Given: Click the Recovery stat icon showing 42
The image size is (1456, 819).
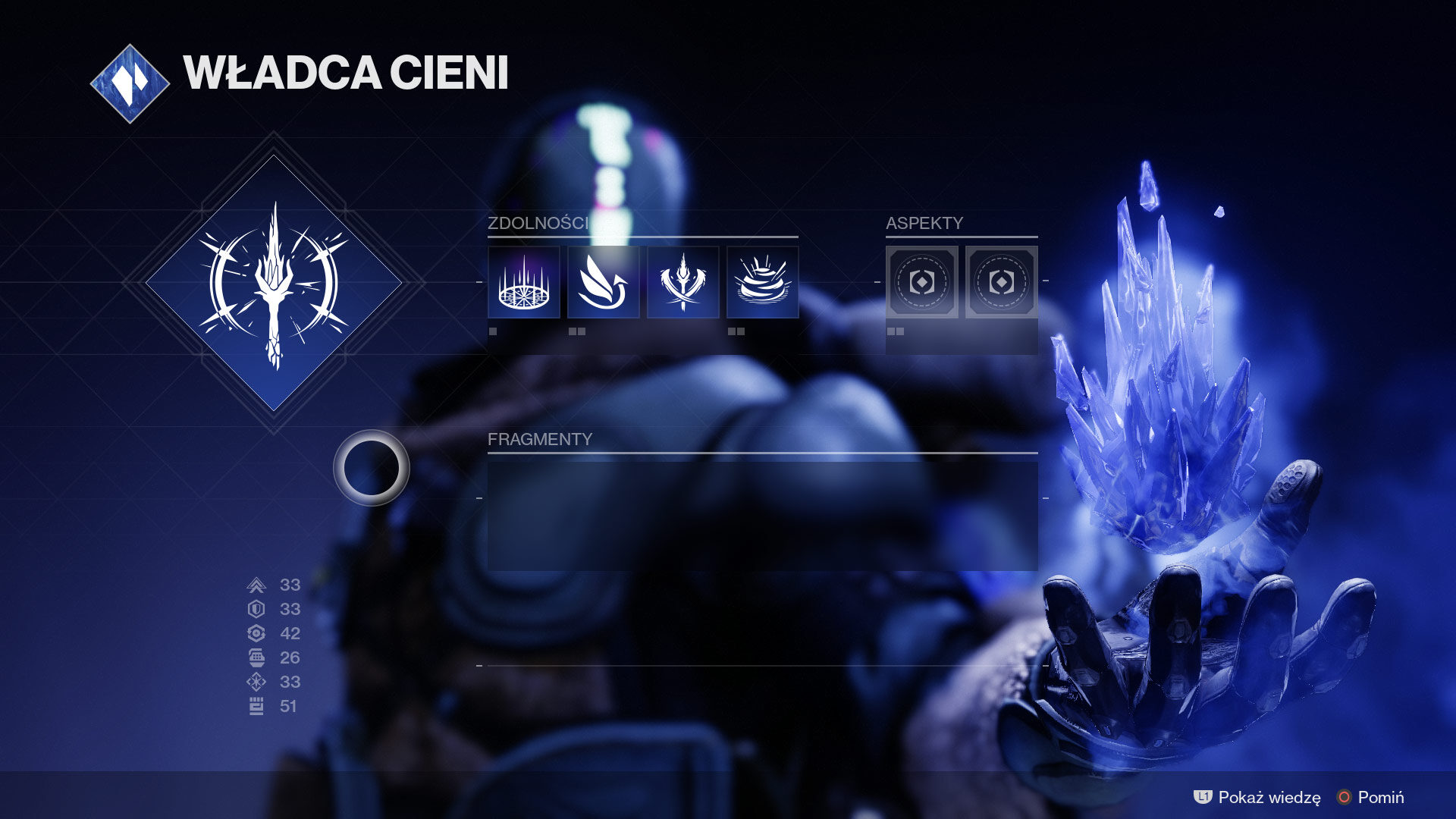Looking at the screenshot, I should pyautogui.click(x=258, y=632).
